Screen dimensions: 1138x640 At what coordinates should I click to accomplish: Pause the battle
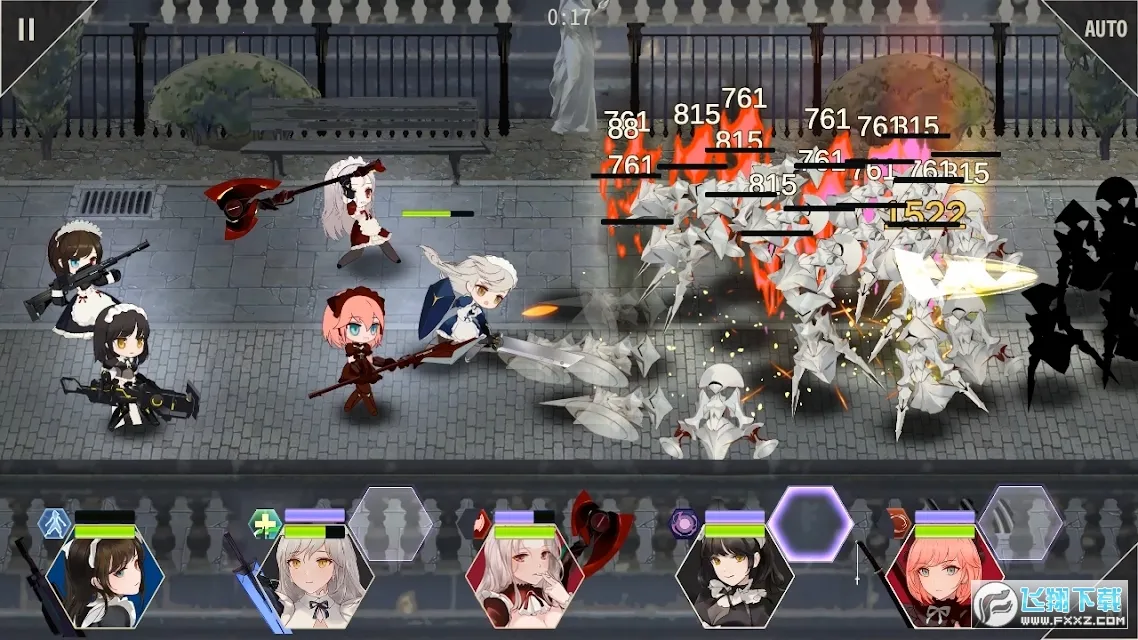coord(26,29)
